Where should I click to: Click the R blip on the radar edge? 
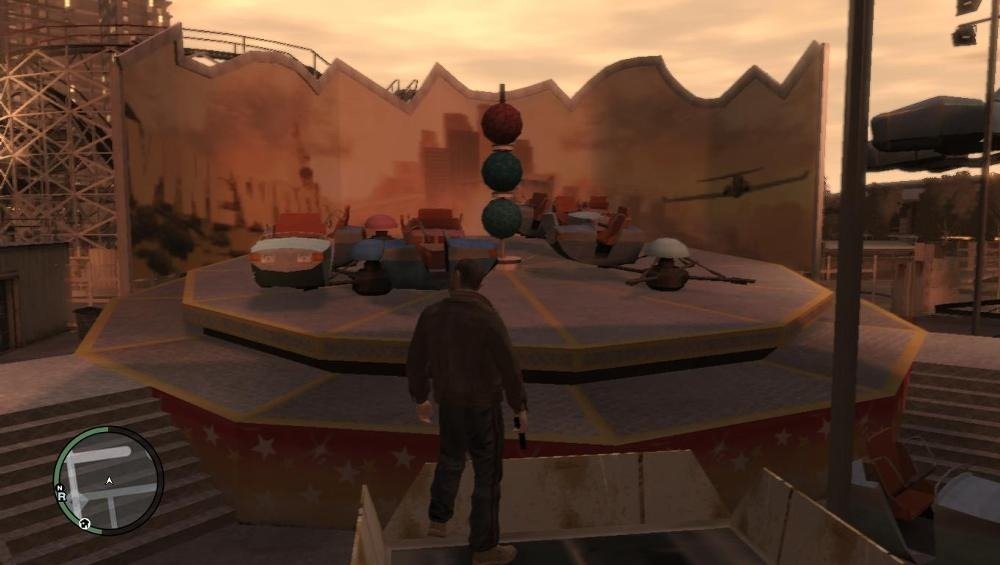pyautogui.click(x=62, y=495)
